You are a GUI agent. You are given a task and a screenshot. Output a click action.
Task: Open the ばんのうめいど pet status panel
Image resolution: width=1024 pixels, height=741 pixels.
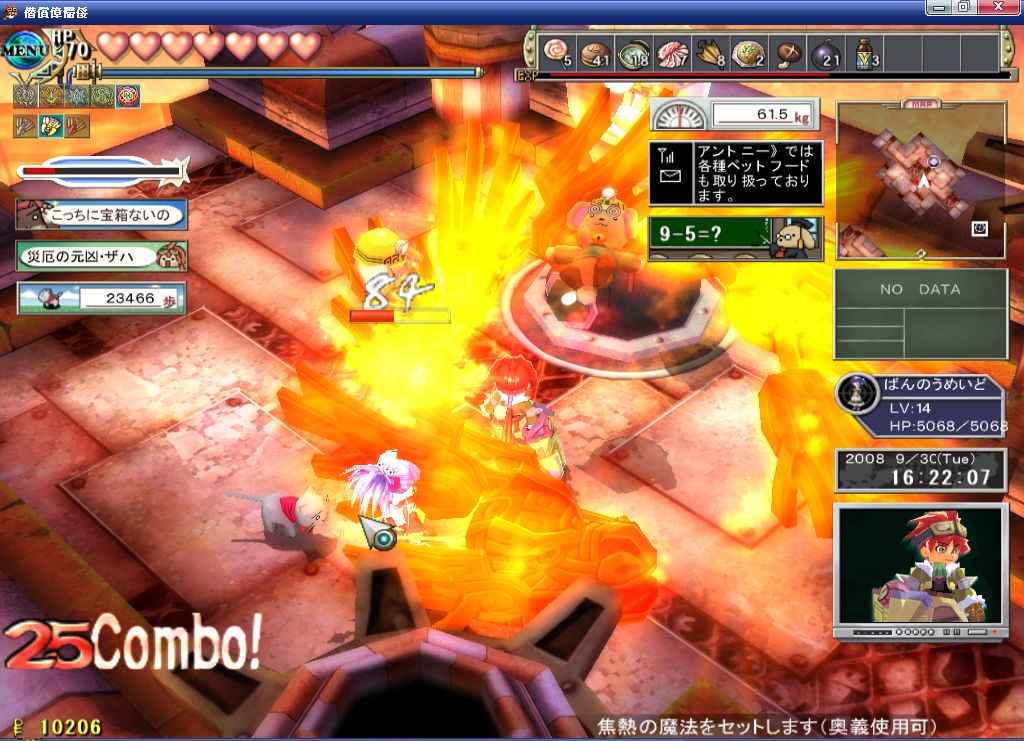coord(920,406)
